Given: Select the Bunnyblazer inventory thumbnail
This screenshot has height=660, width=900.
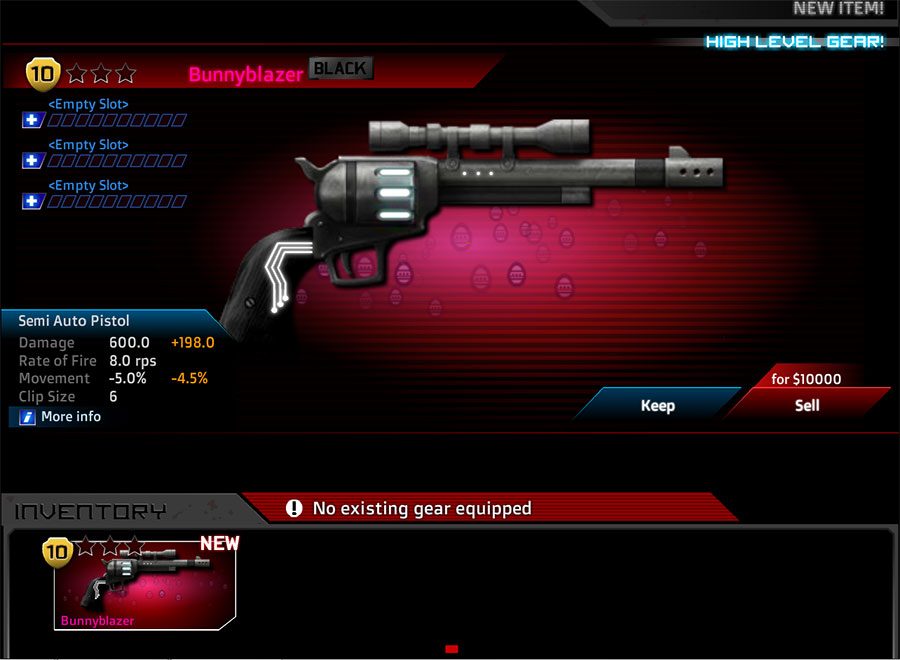Looking at the screenshot, I should pyautogui.click(x=145, y=587).
